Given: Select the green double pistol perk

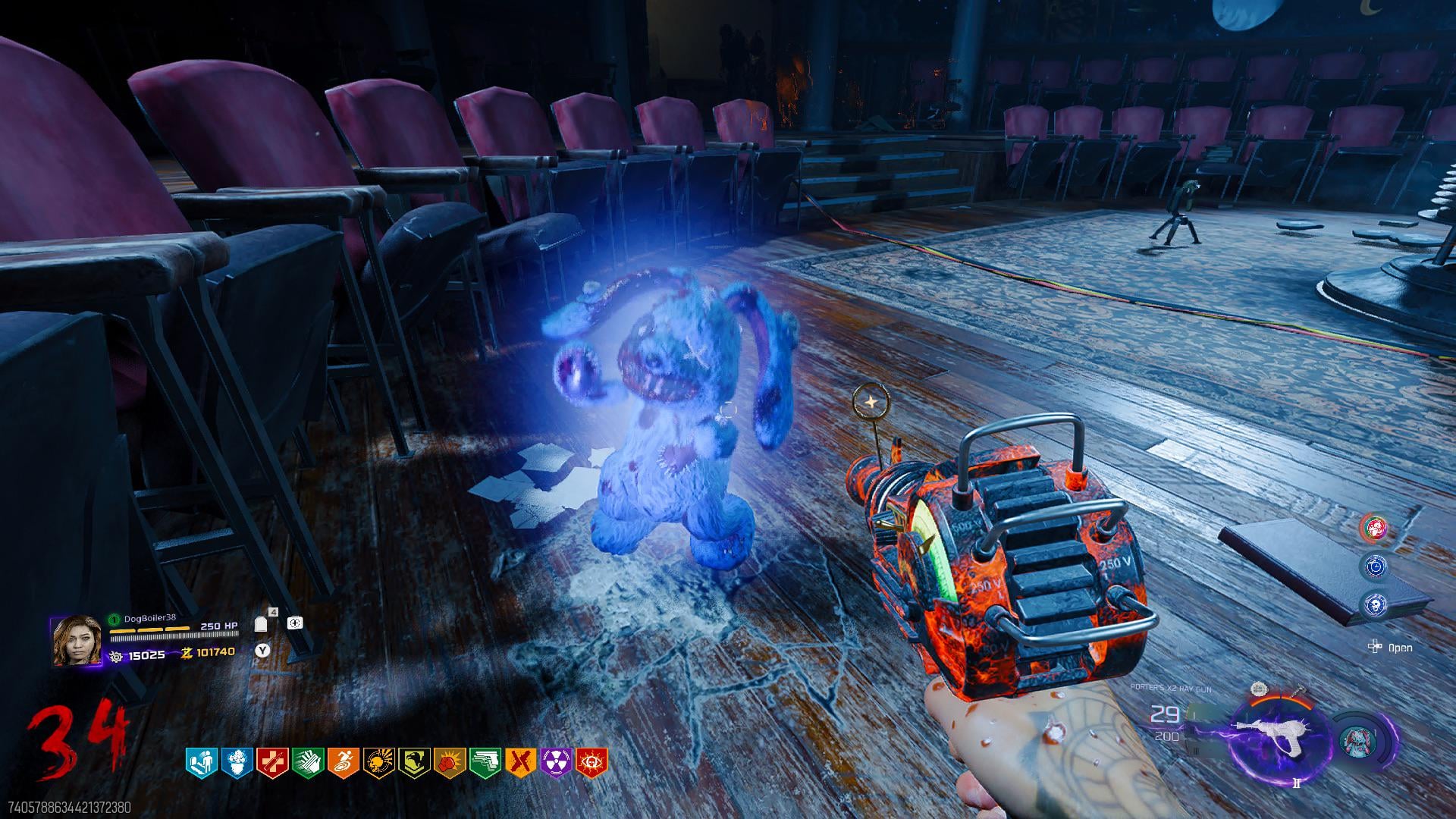Looking at the screenshot, I should click(x=485, y=761).
